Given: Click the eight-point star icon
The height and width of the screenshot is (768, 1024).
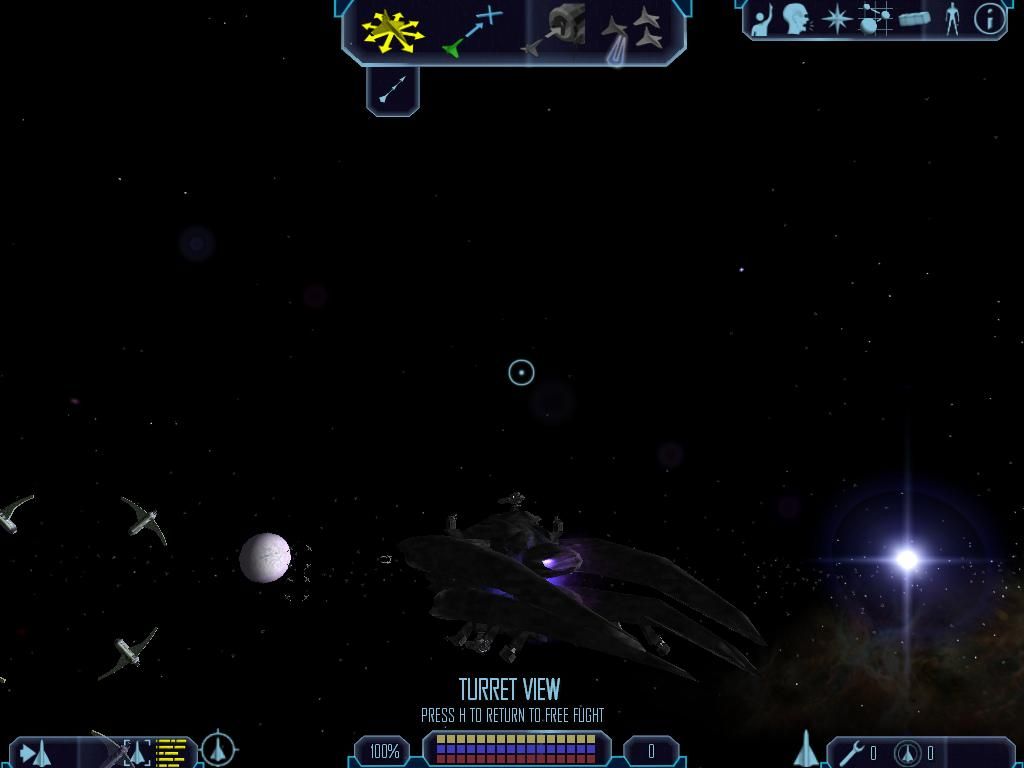Looking at the screenshot, I should [x=836, y=19].
